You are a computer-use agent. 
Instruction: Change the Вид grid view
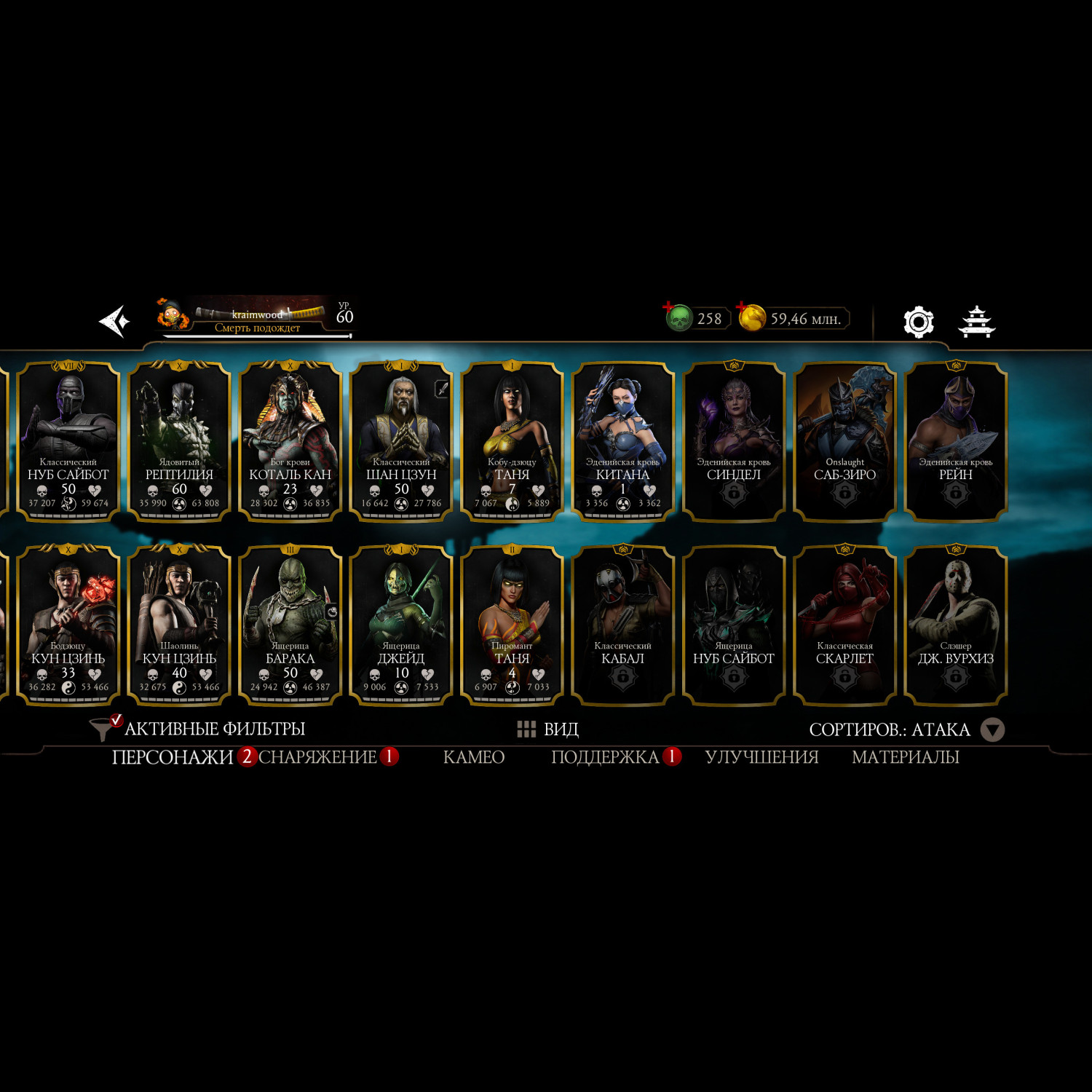(x=548, y=729)
